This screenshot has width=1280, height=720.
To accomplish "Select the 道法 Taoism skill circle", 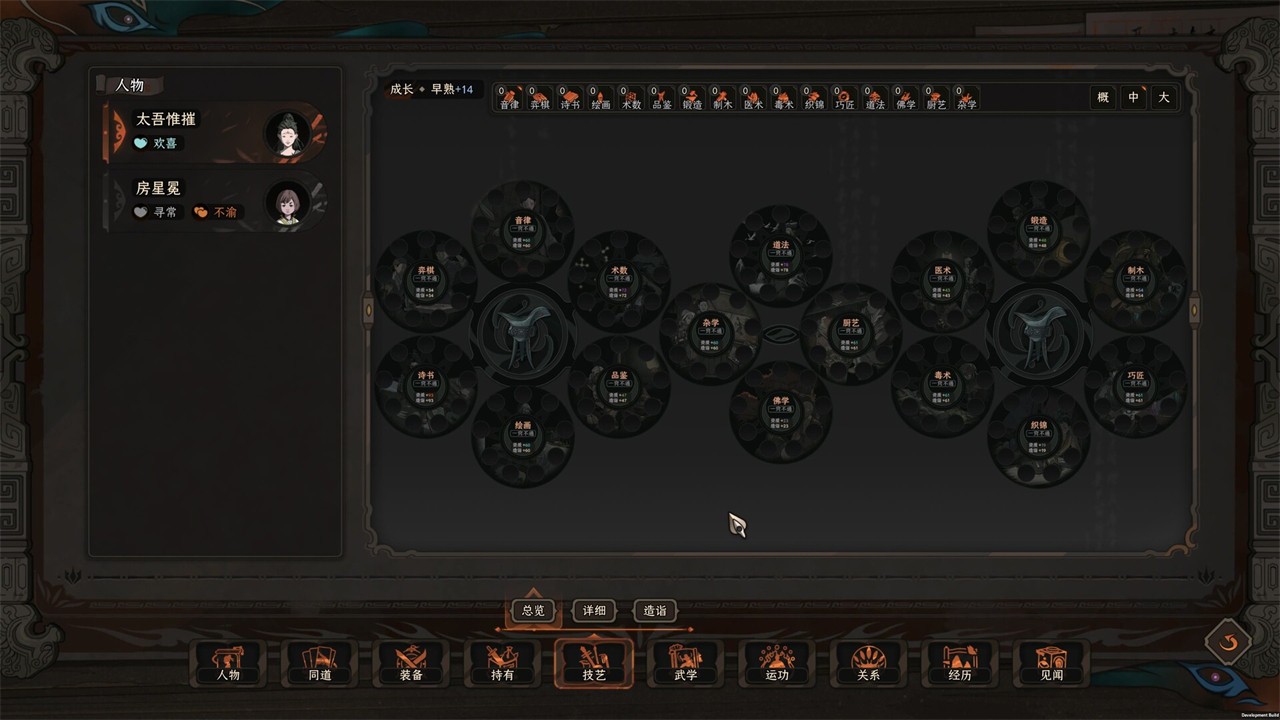I will point(781,256).
